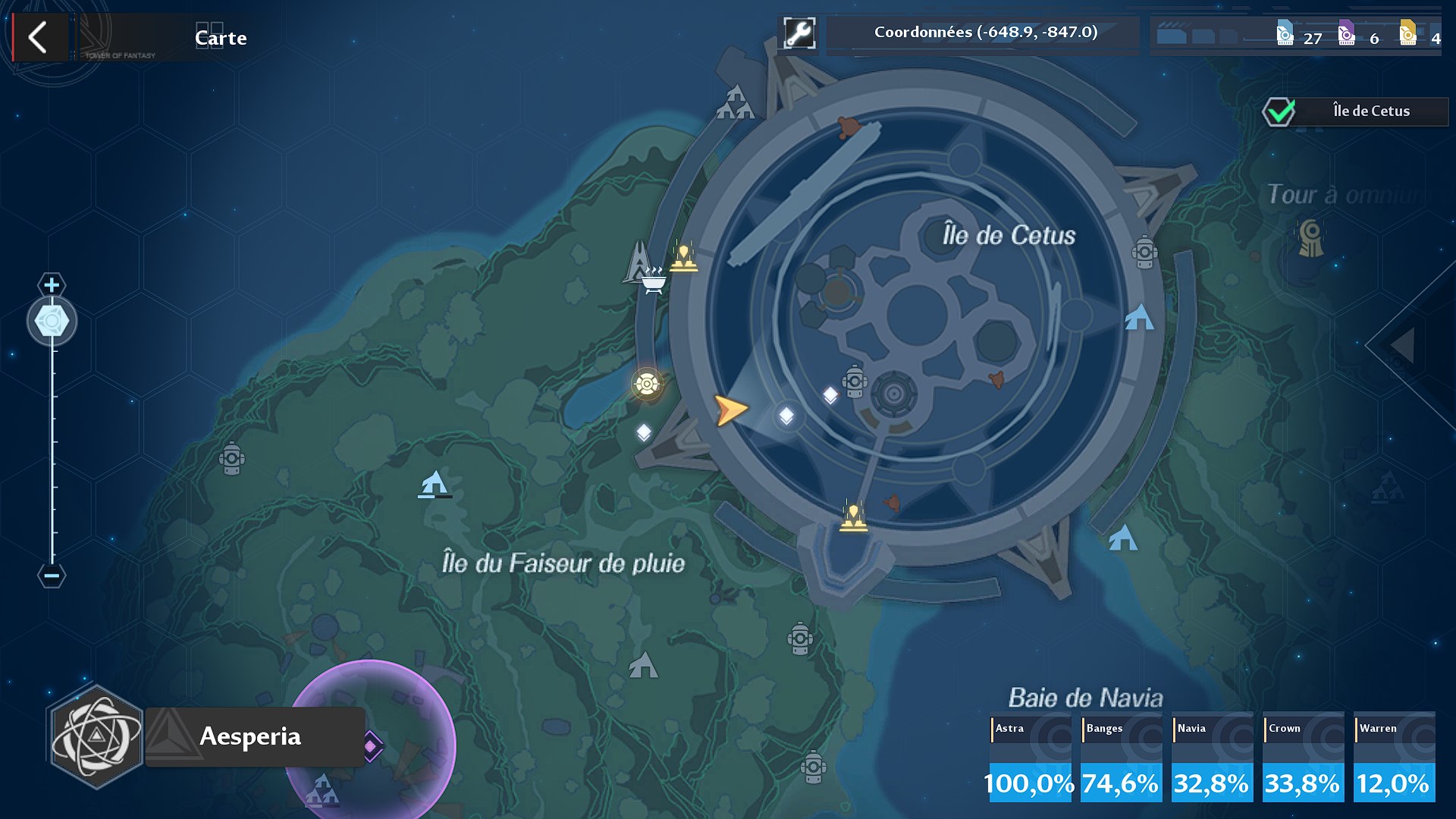The image size is (1456, 819).
Task: Open the Coordonnées (-648.9, -847.0) bar
Action: coord(984,33)
